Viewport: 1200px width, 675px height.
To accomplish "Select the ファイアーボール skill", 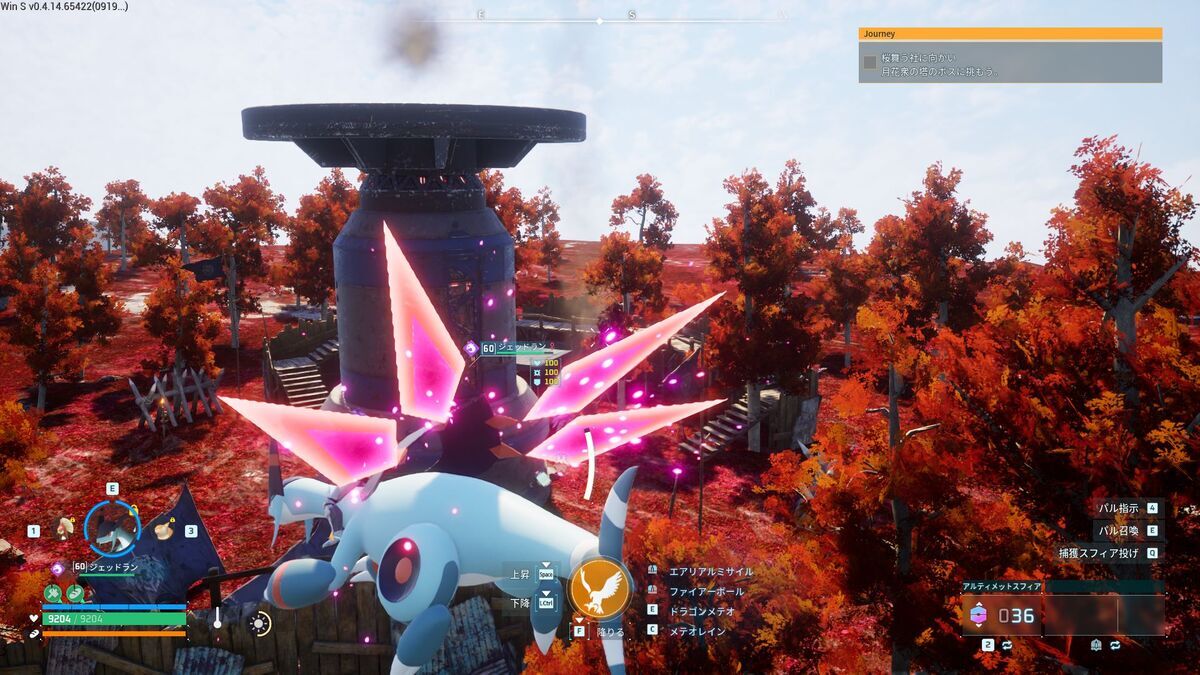I will (x=706, y=591).
